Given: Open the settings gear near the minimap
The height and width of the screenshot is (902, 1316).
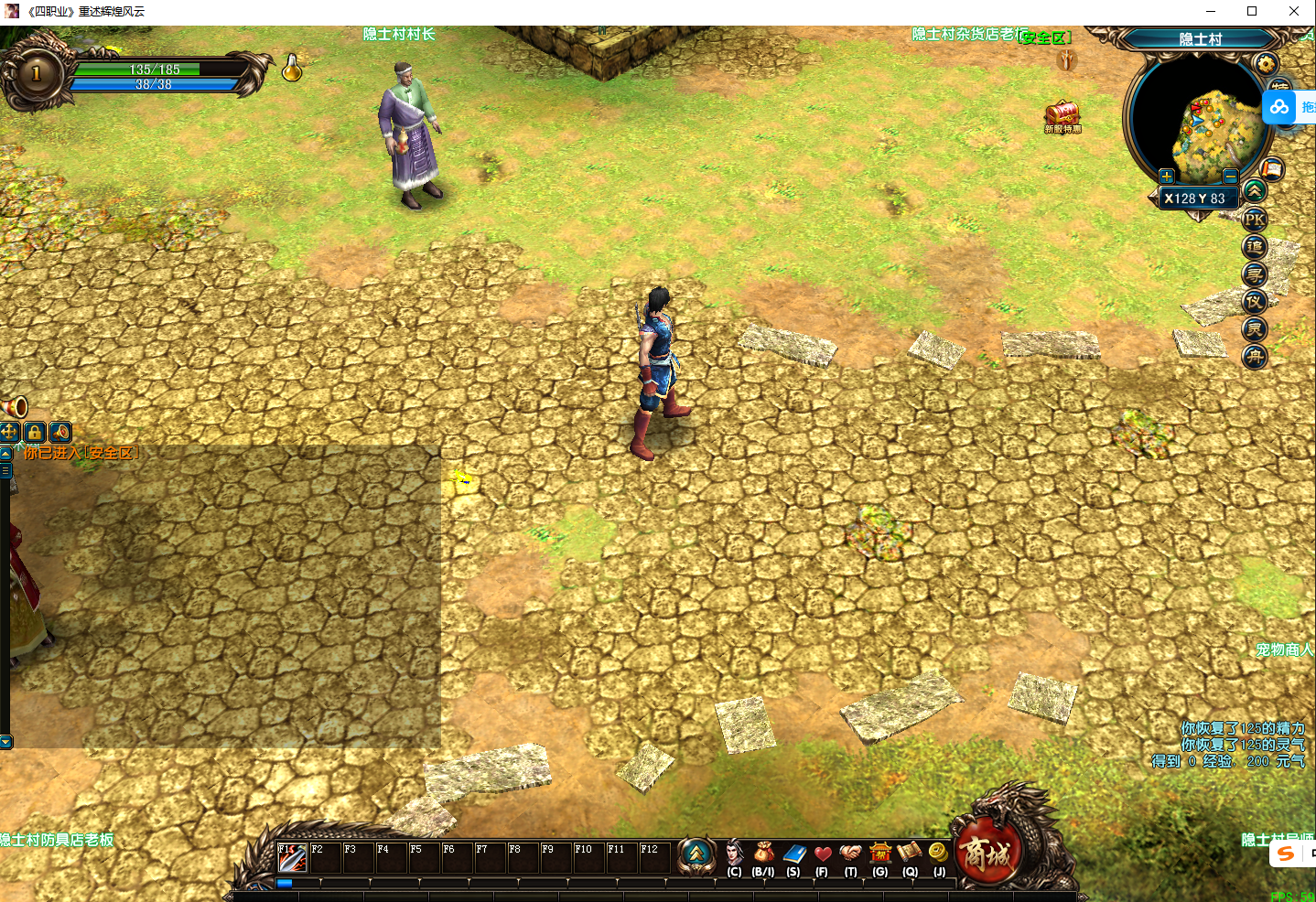Looking at the screenshot, I should [1264, 63].
